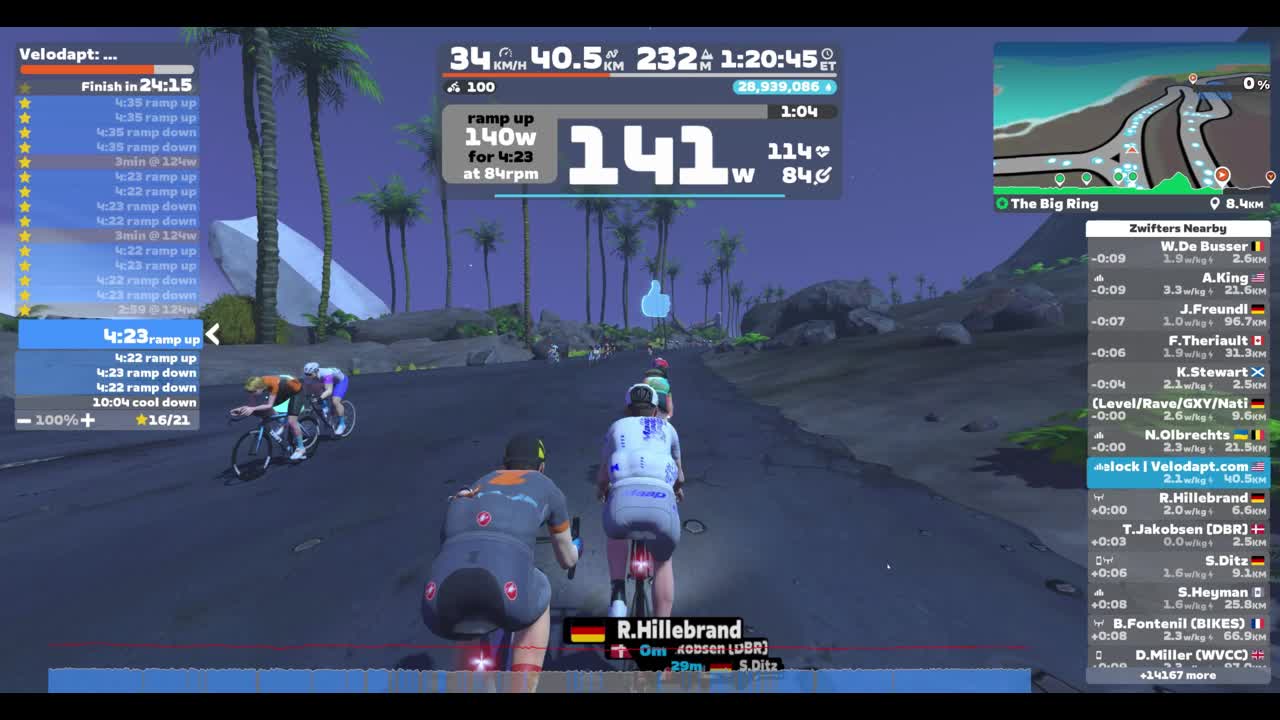The image size is (1280, 720).
Task: Click the R.Hillebrand rider name tag
Action: 657,630
